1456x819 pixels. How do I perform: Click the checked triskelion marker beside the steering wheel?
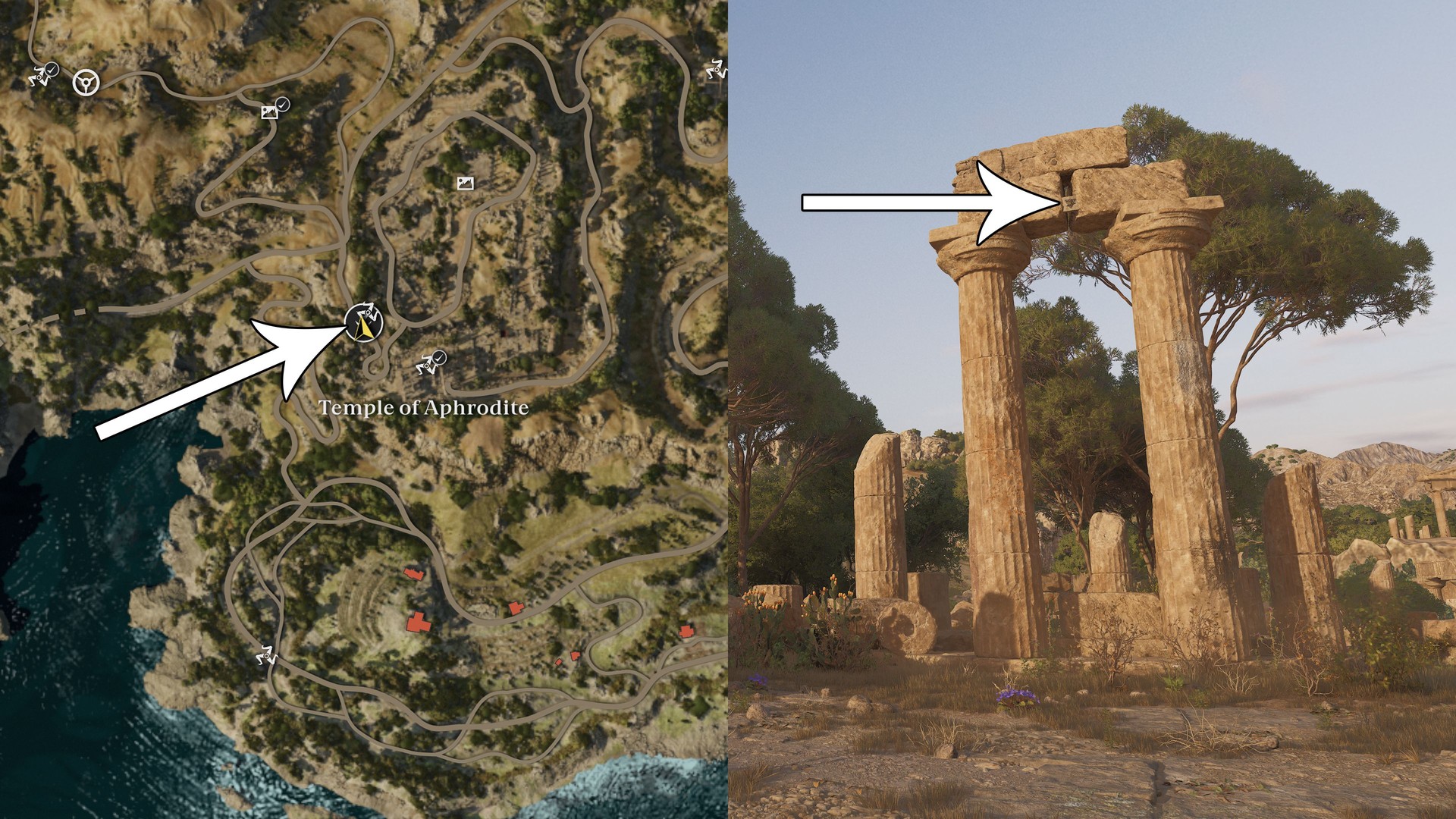click(42, 74)
